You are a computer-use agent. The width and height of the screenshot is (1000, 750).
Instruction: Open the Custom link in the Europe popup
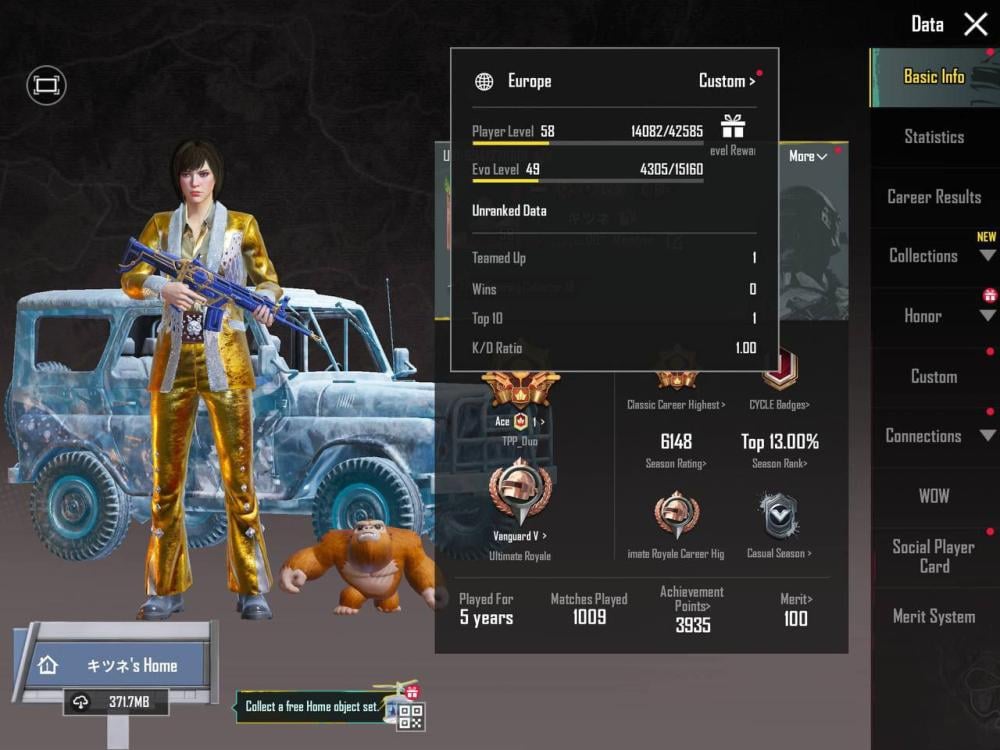point(727,81)
